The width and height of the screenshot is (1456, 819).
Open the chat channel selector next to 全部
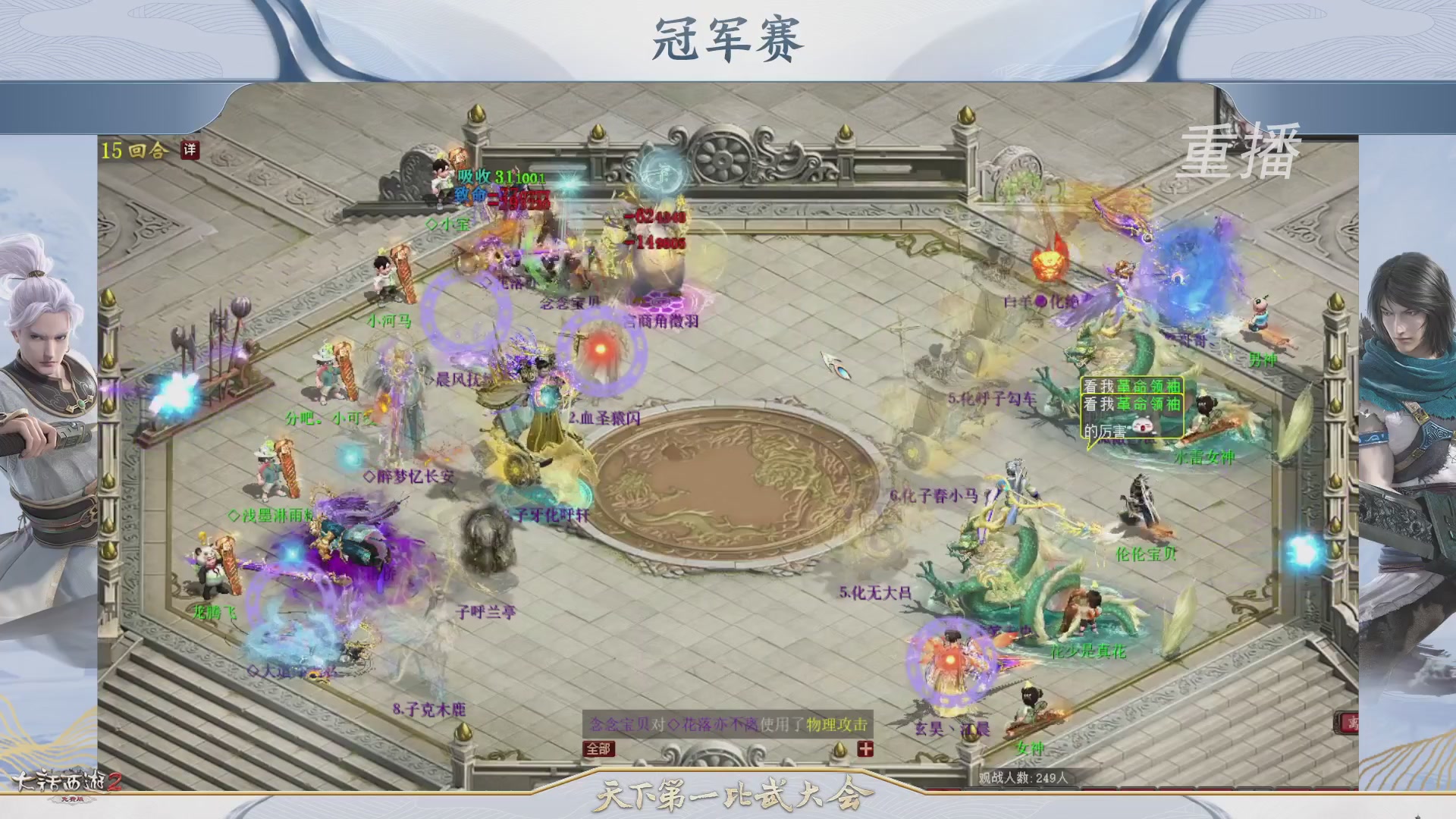pos(598,749)
